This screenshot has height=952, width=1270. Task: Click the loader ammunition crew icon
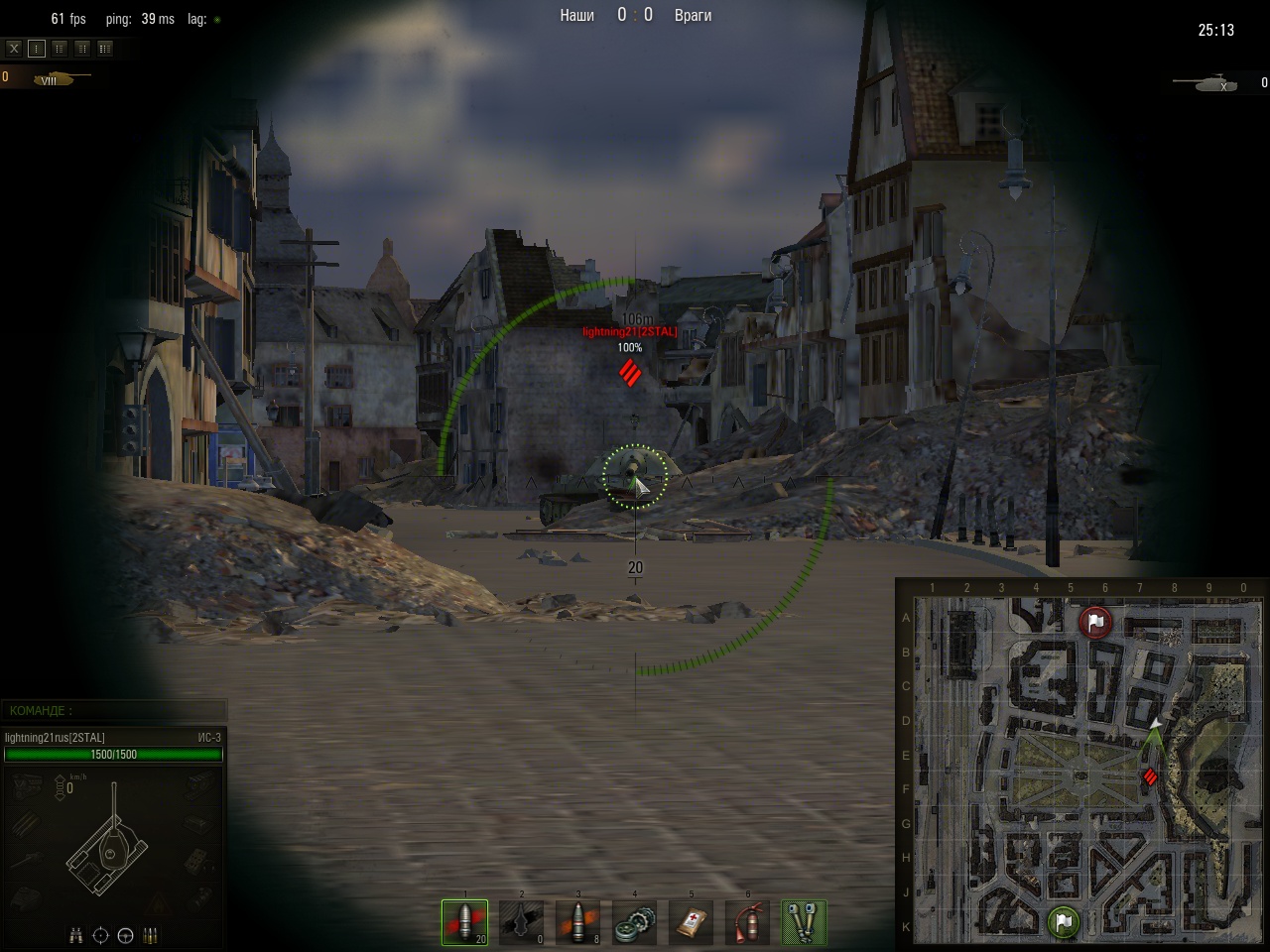pos(150,935)
